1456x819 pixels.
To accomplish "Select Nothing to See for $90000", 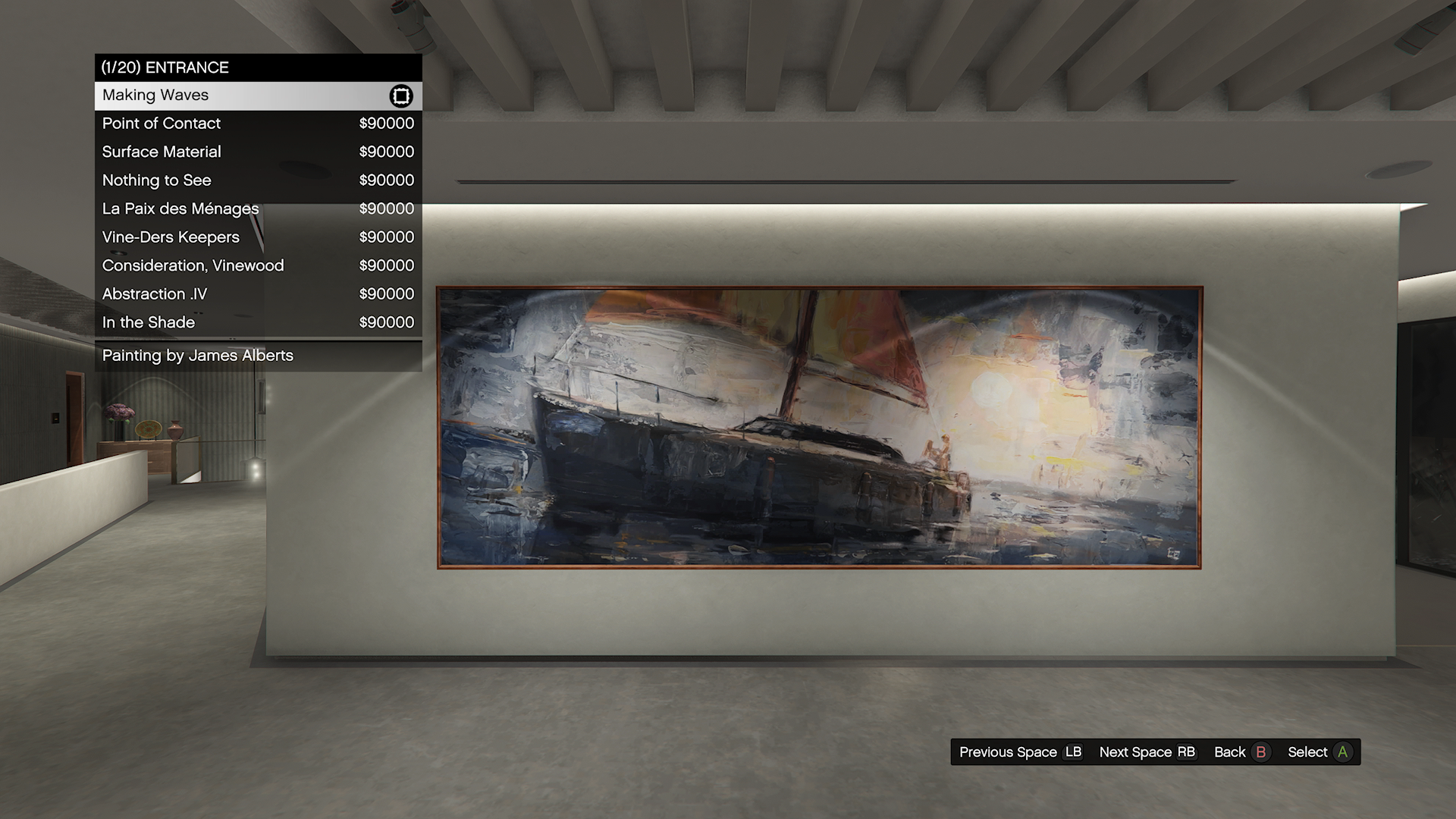I will click(x=258, y=180).
